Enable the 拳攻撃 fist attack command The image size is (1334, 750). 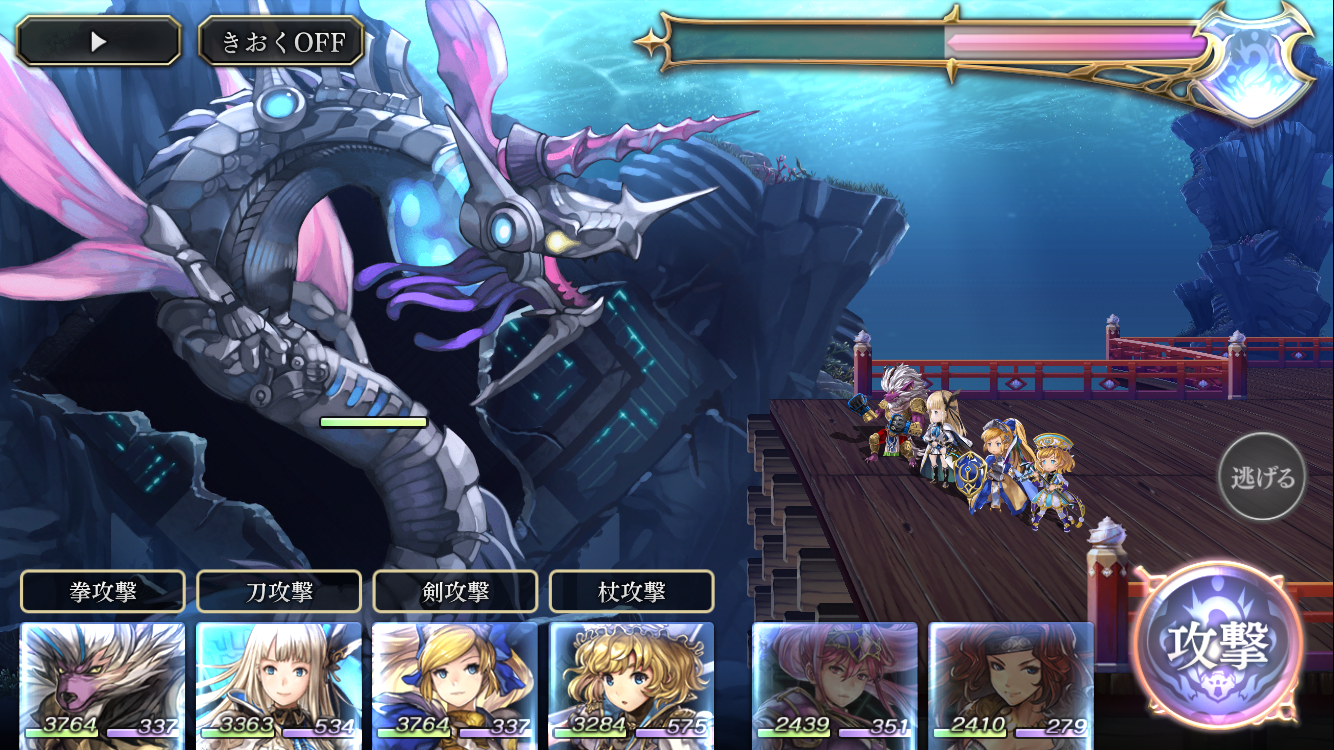coord(101,591)
